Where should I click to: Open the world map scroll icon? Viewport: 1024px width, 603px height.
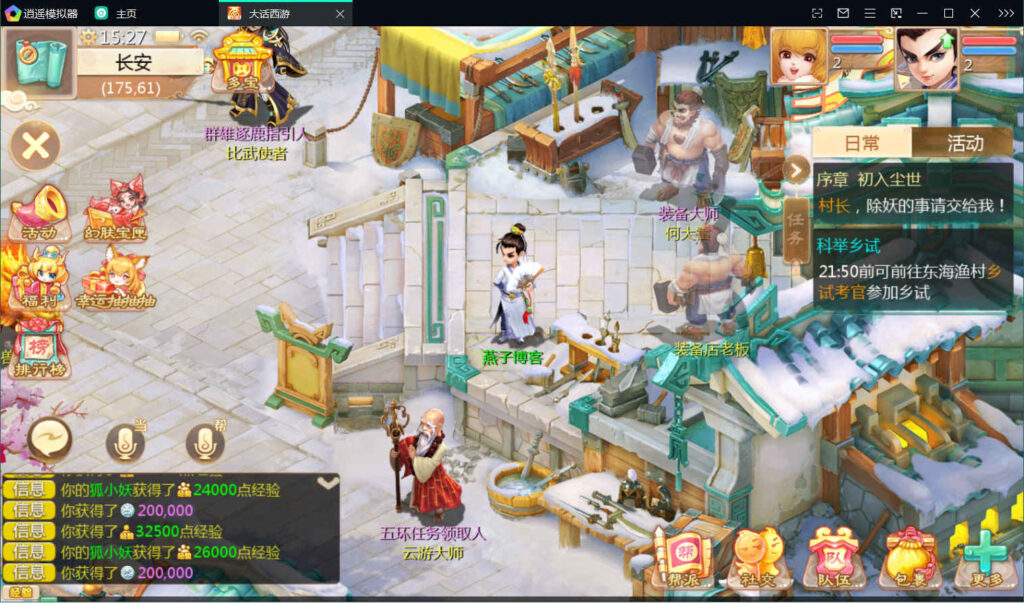(x=40, y=62)
